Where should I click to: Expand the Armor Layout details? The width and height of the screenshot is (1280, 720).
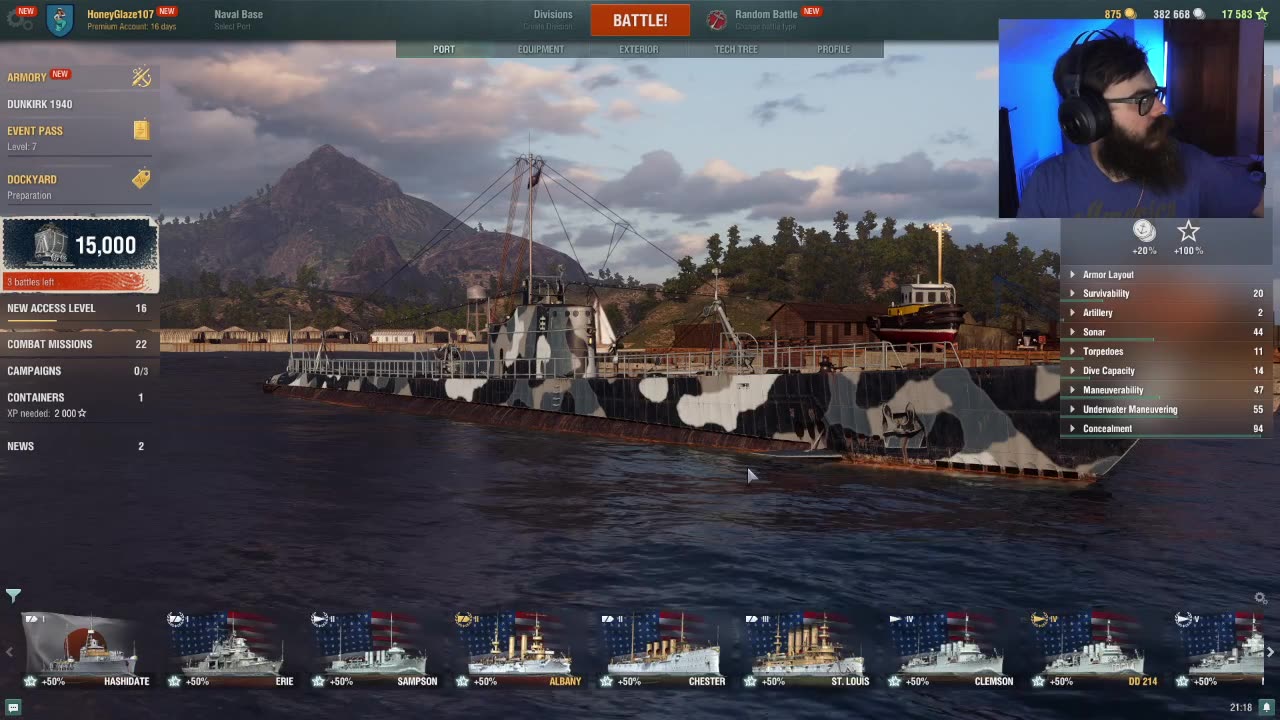tap(1108, 275)
